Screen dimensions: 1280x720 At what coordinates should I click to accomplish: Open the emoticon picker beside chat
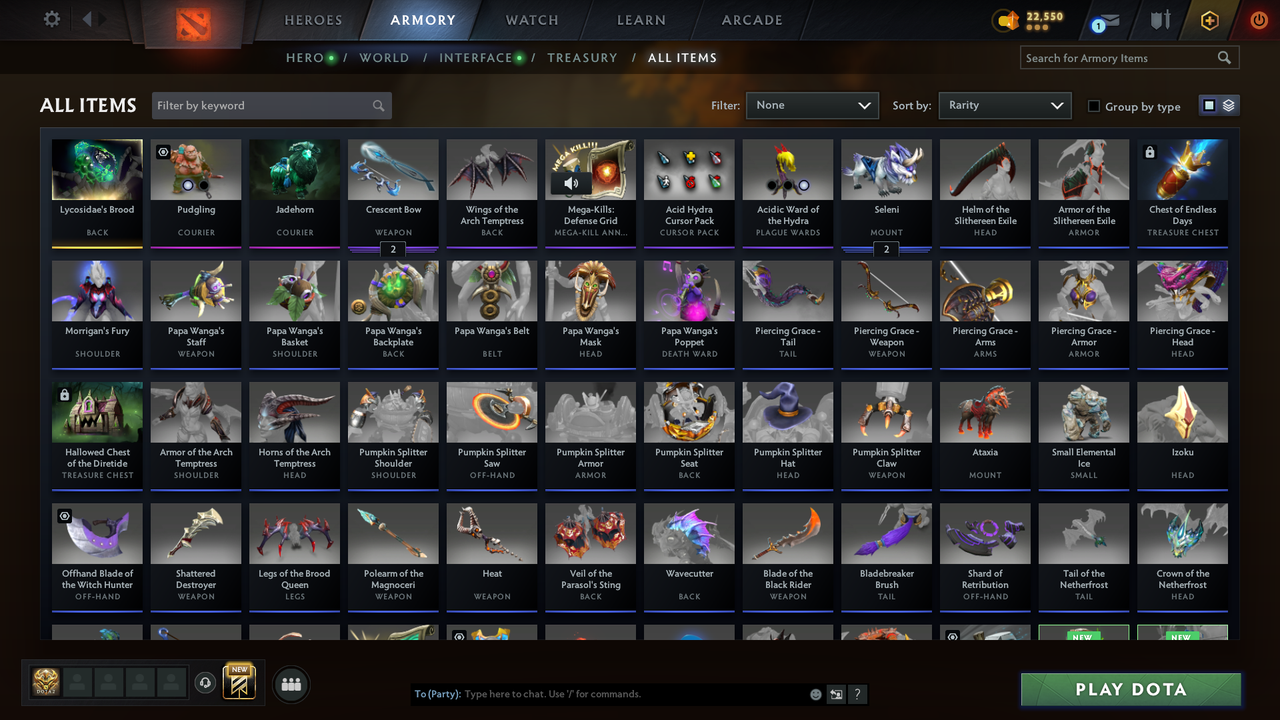(x=815, y=693)
